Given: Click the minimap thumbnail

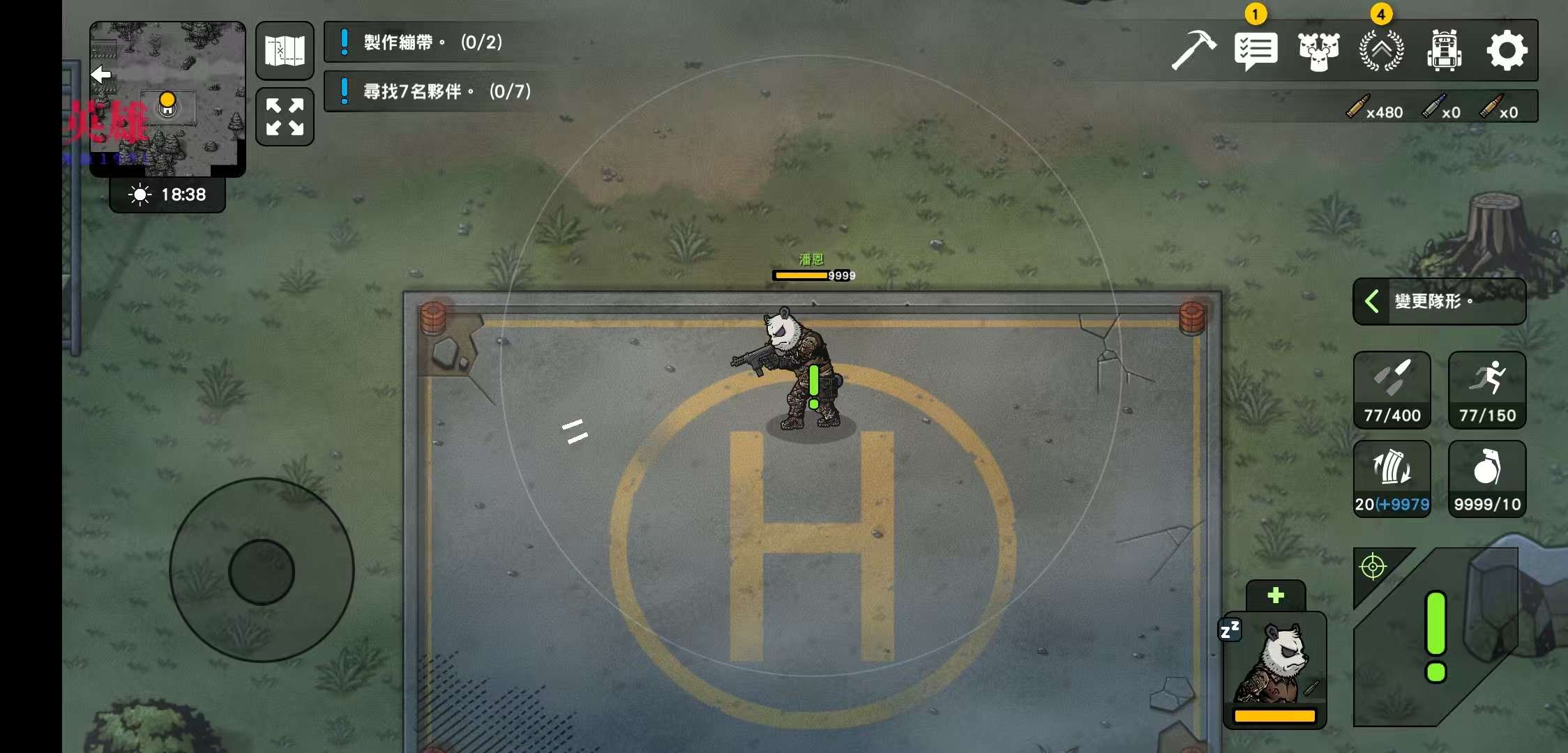Looking at the screenshot, I should click(167, 98).
